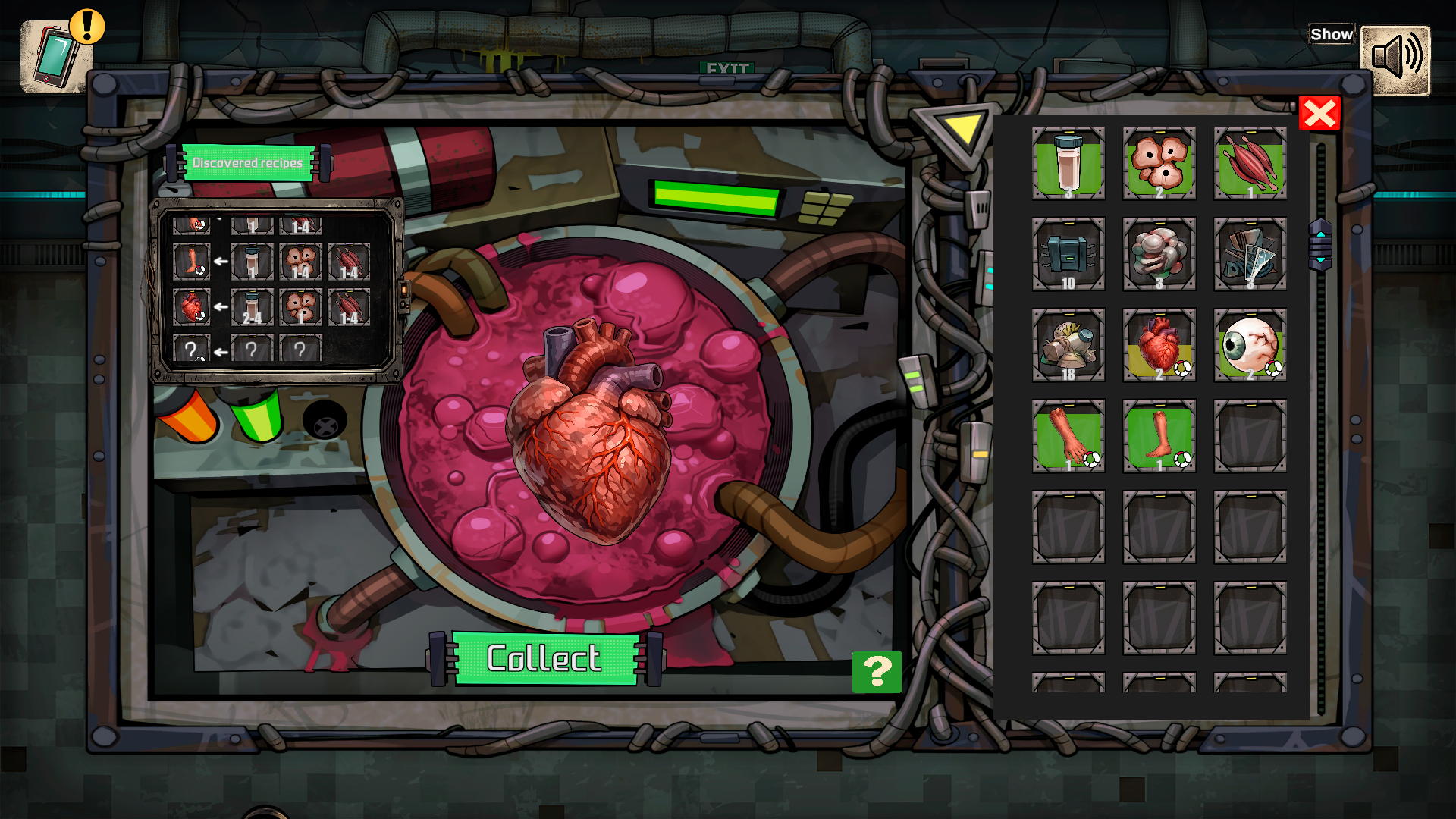Select the glass shards inventory slot

tap(1250, 254)
